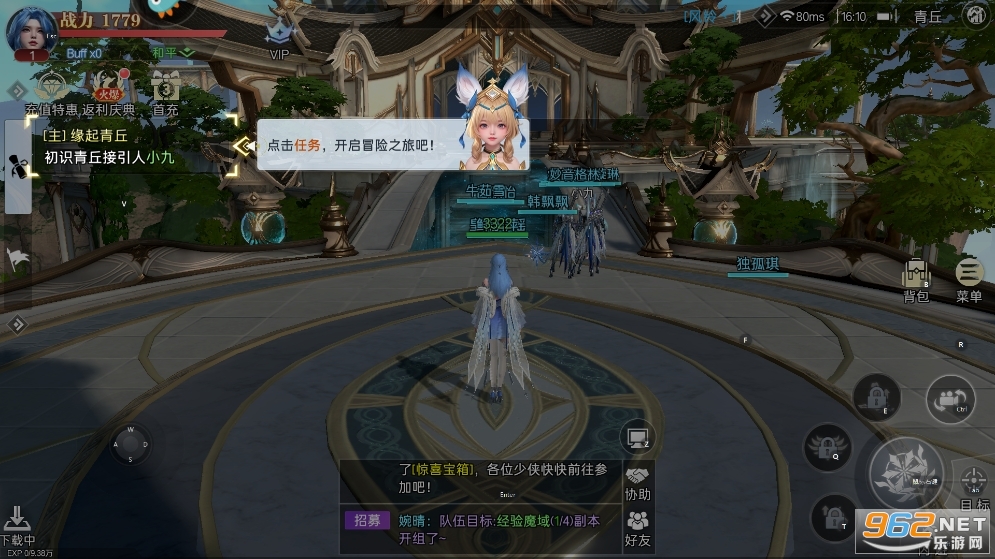Click the scroll icon on the quest side tab

(x=18, y=167)
